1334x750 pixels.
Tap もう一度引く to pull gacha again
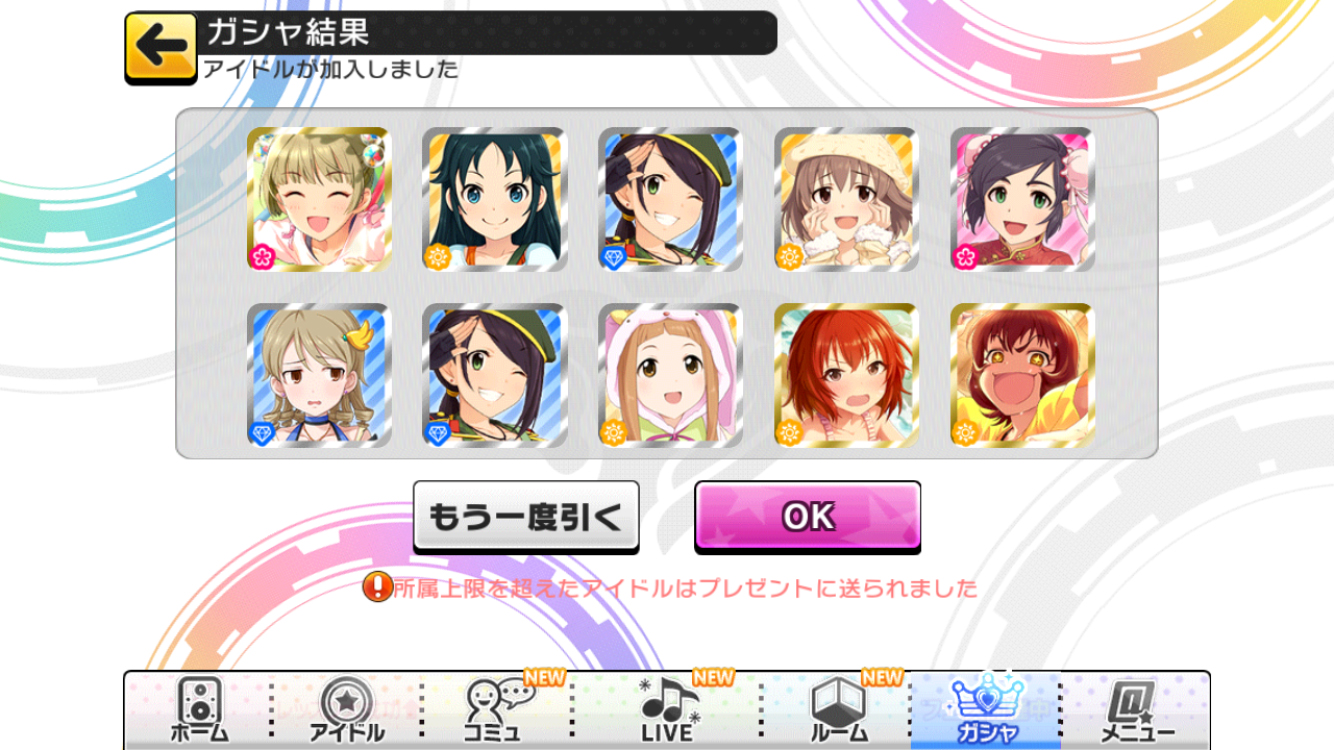click(526, 517)
